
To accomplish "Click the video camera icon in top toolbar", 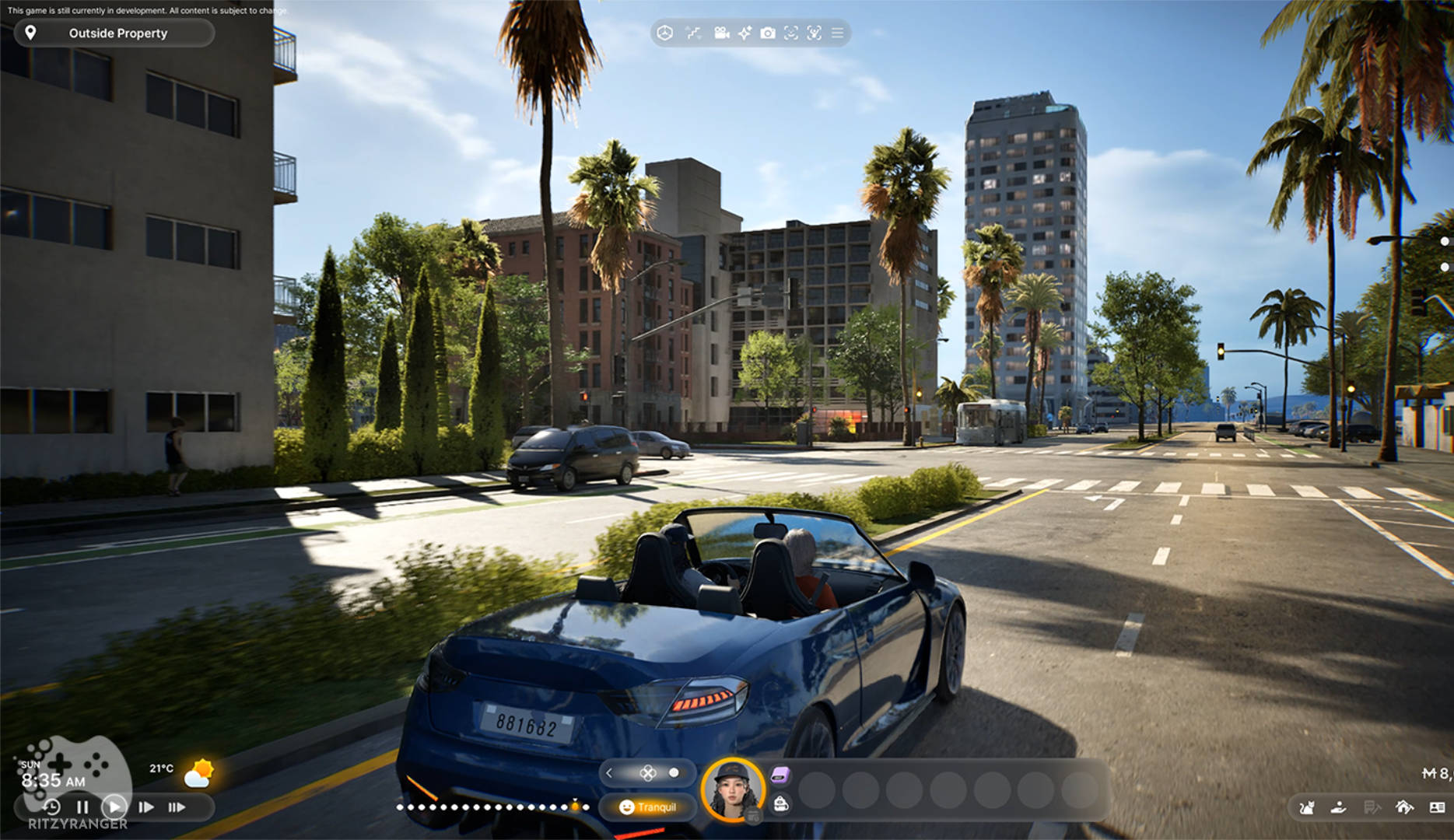I will tap(721, 33).
